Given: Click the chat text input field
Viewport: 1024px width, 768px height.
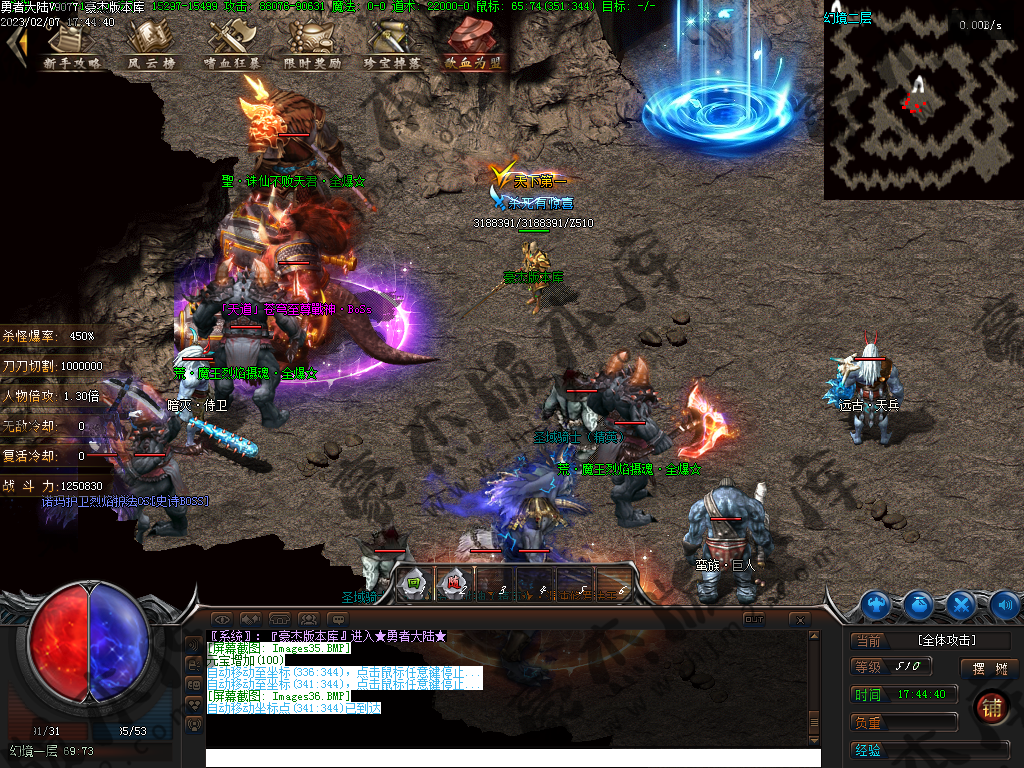Looking at the screenshot, I should 512,757.
